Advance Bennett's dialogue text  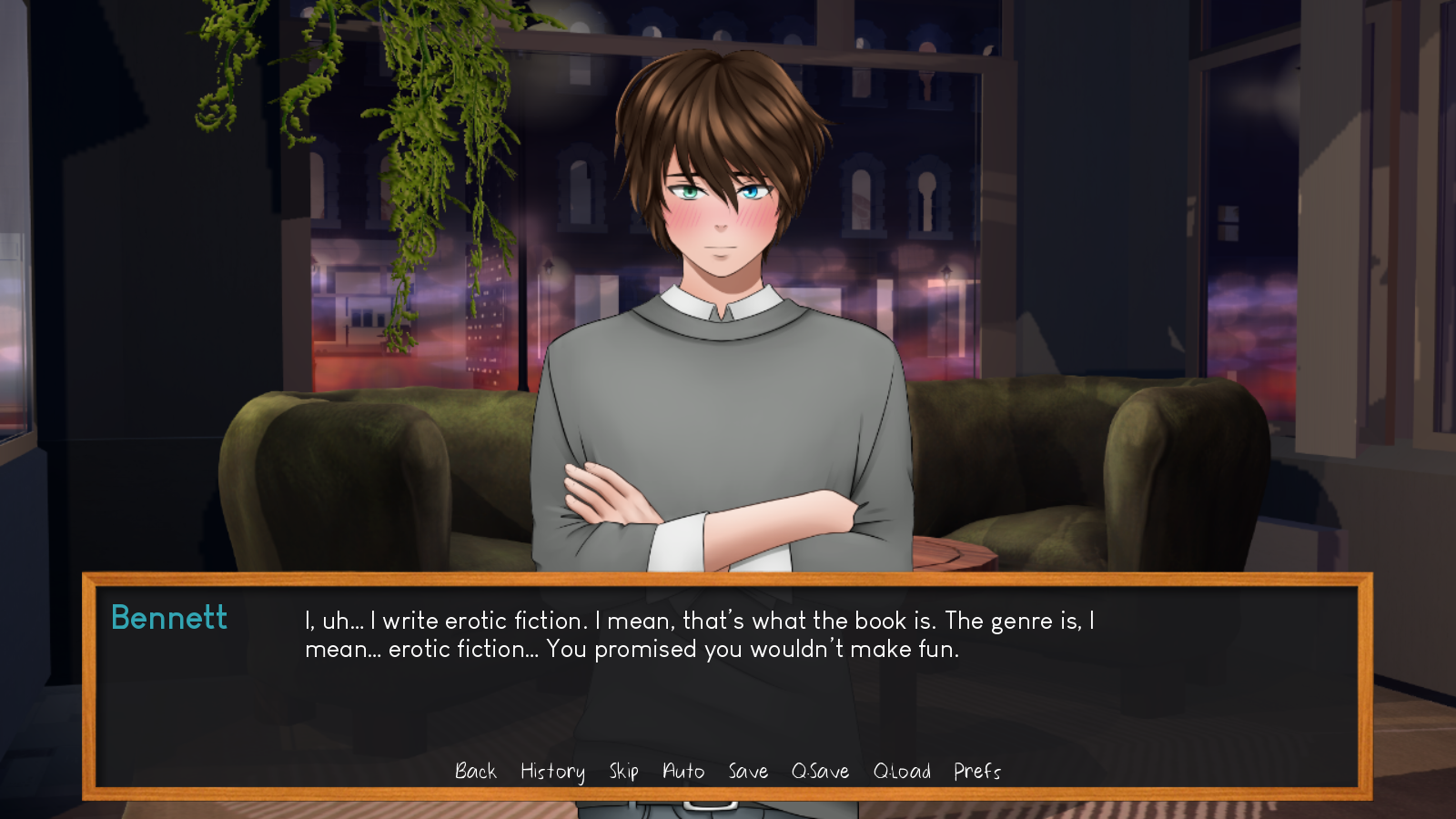tap(699, 634)
